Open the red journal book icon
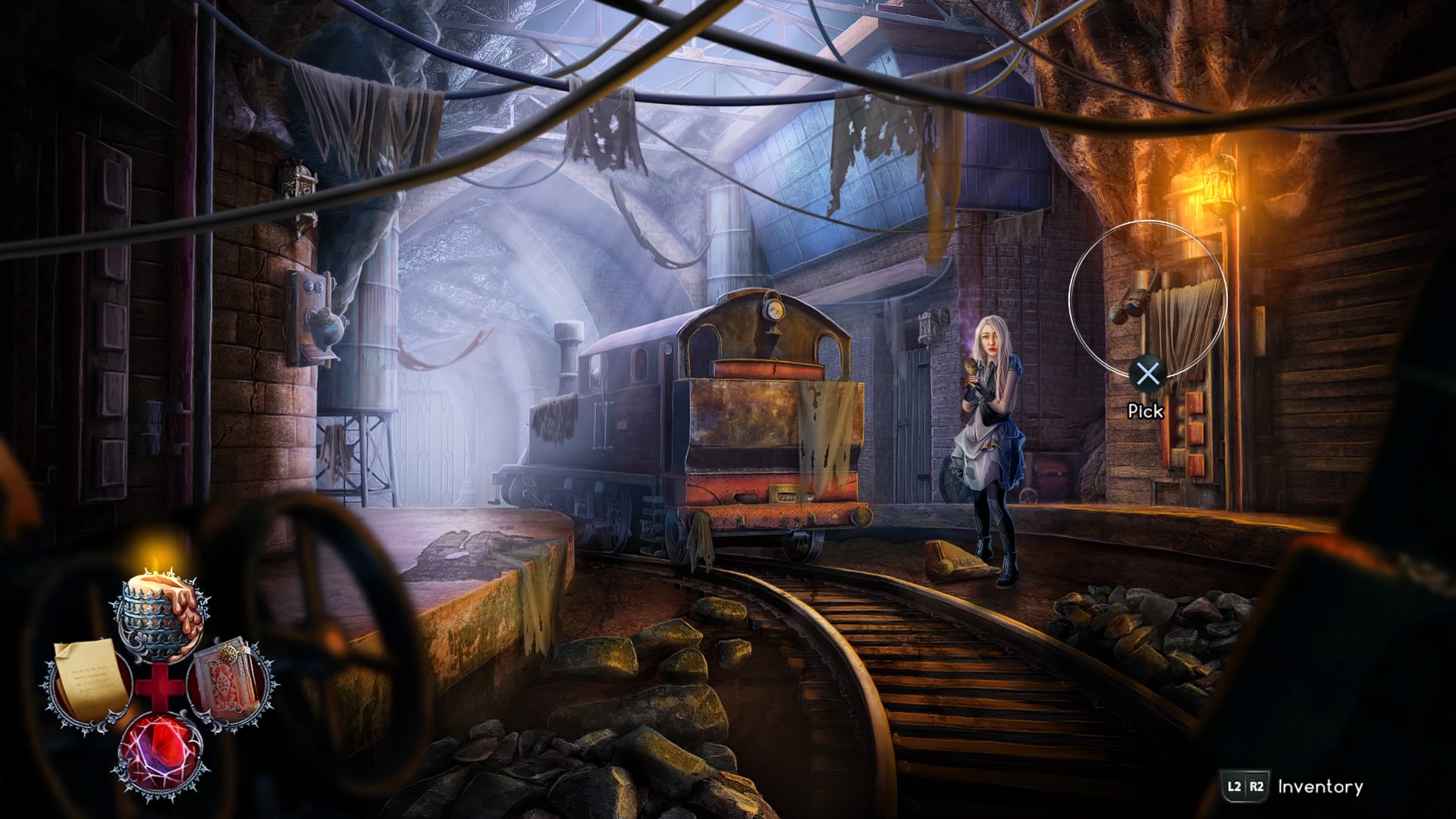Screen dimensions: 1456x819 click(x=230, y=680)
